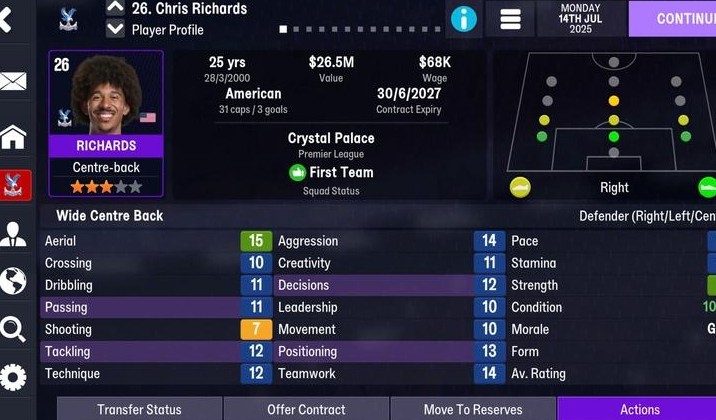Move player to Reserves
Viewport: 716px width, 420px height.
tap(473, 409)
